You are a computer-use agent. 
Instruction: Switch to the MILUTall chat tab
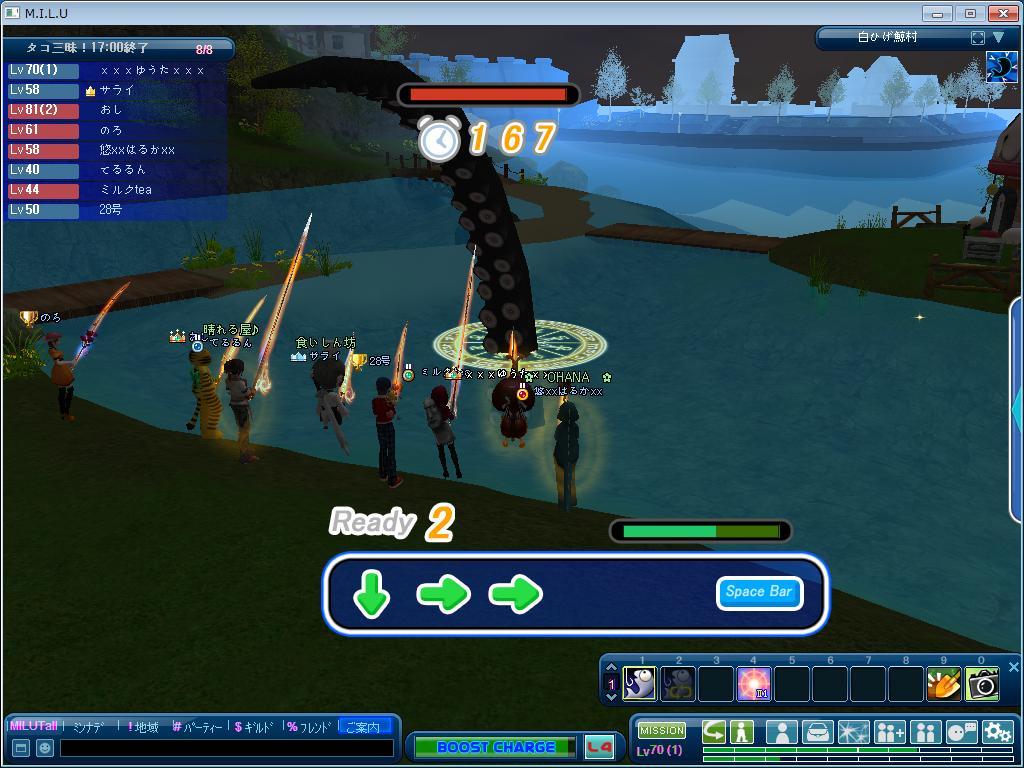click(x=34, y=727)
